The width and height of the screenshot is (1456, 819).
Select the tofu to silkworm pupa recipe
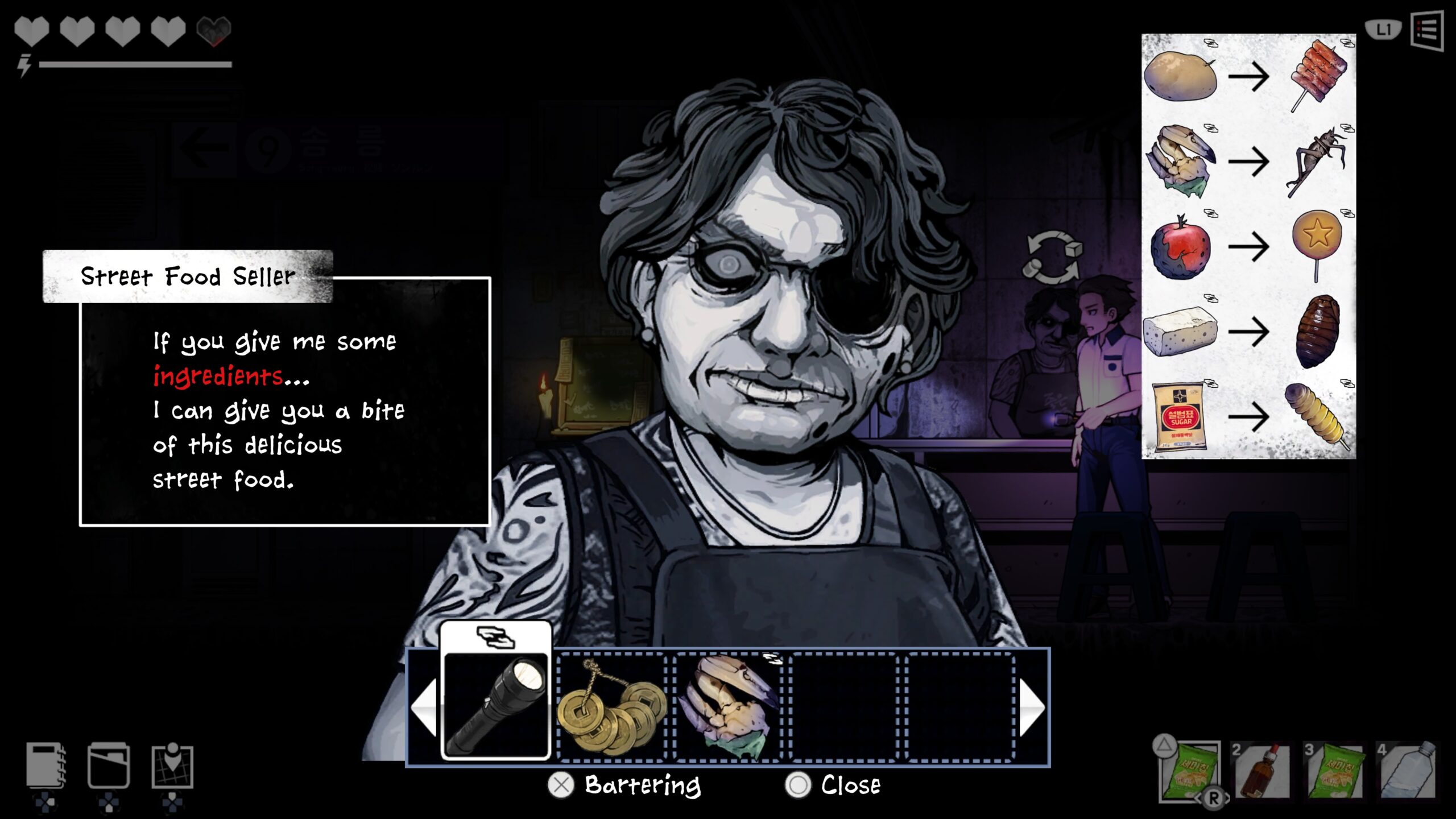point(1248,331)
